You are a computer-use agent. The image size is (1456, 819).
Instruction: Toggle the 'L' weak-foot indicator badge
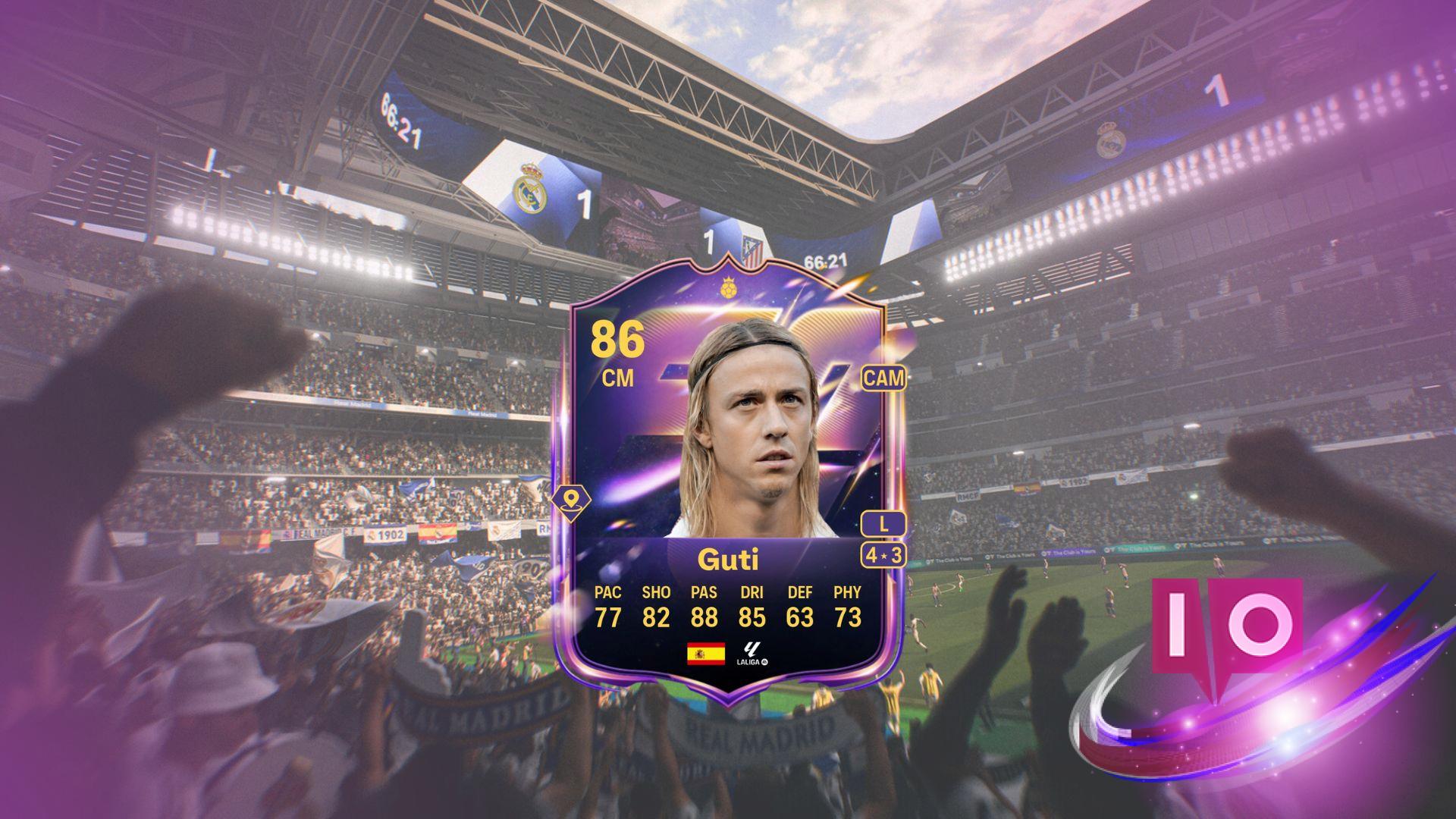coord(884,522)
